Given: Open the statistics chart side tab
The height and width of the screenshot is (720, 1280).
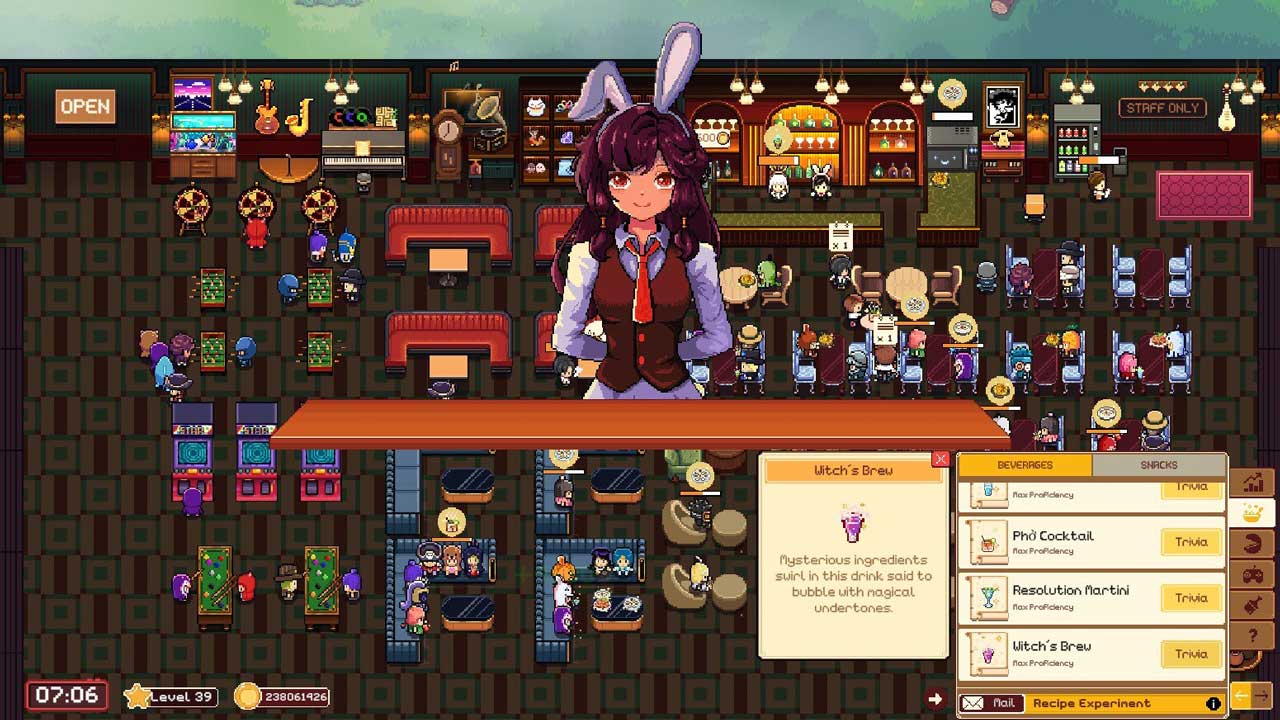Looking at the screenshot, I should (x=1252, y=483).
